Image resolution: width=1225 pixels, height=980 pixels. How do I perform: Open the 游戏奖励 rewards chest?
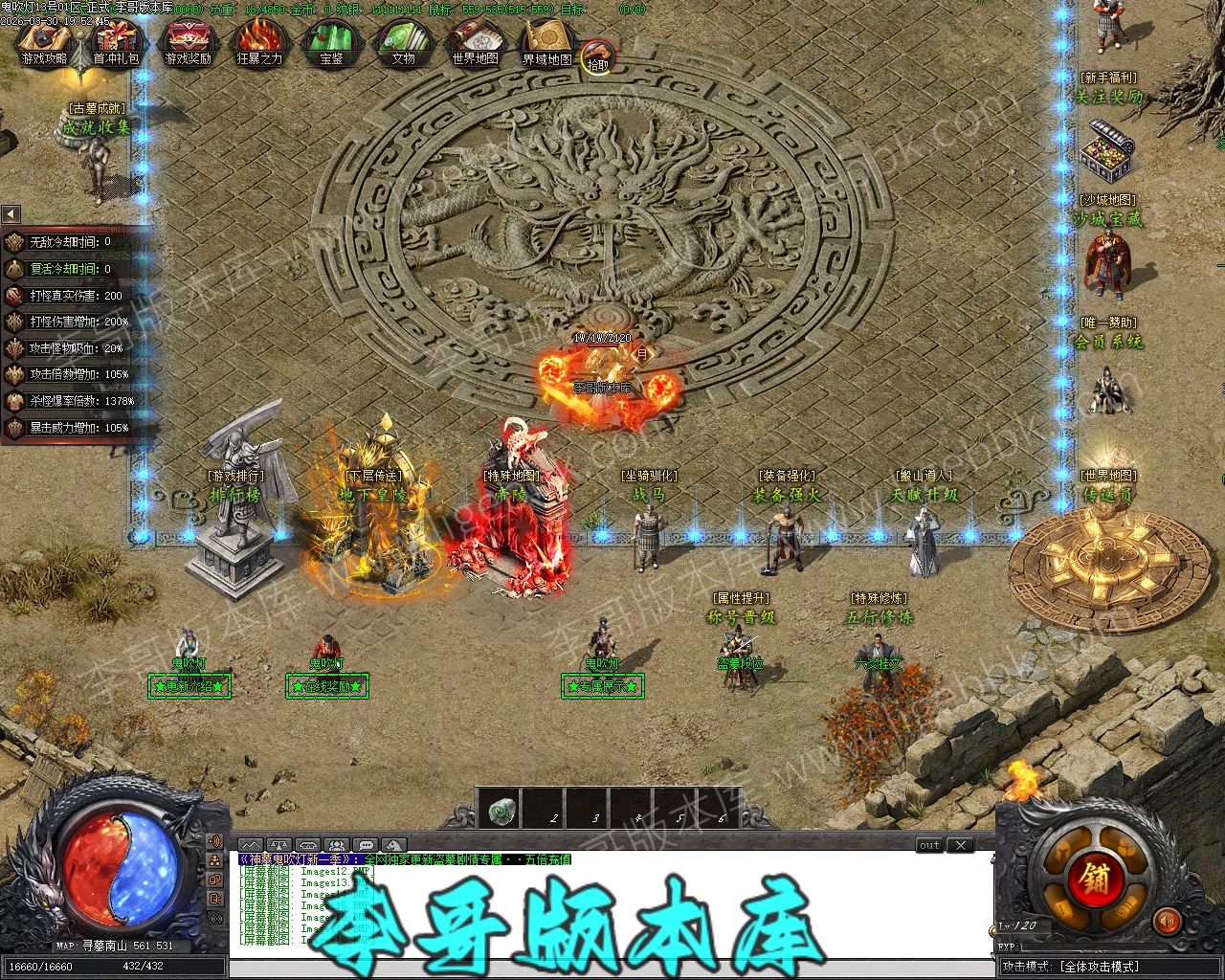188,44
